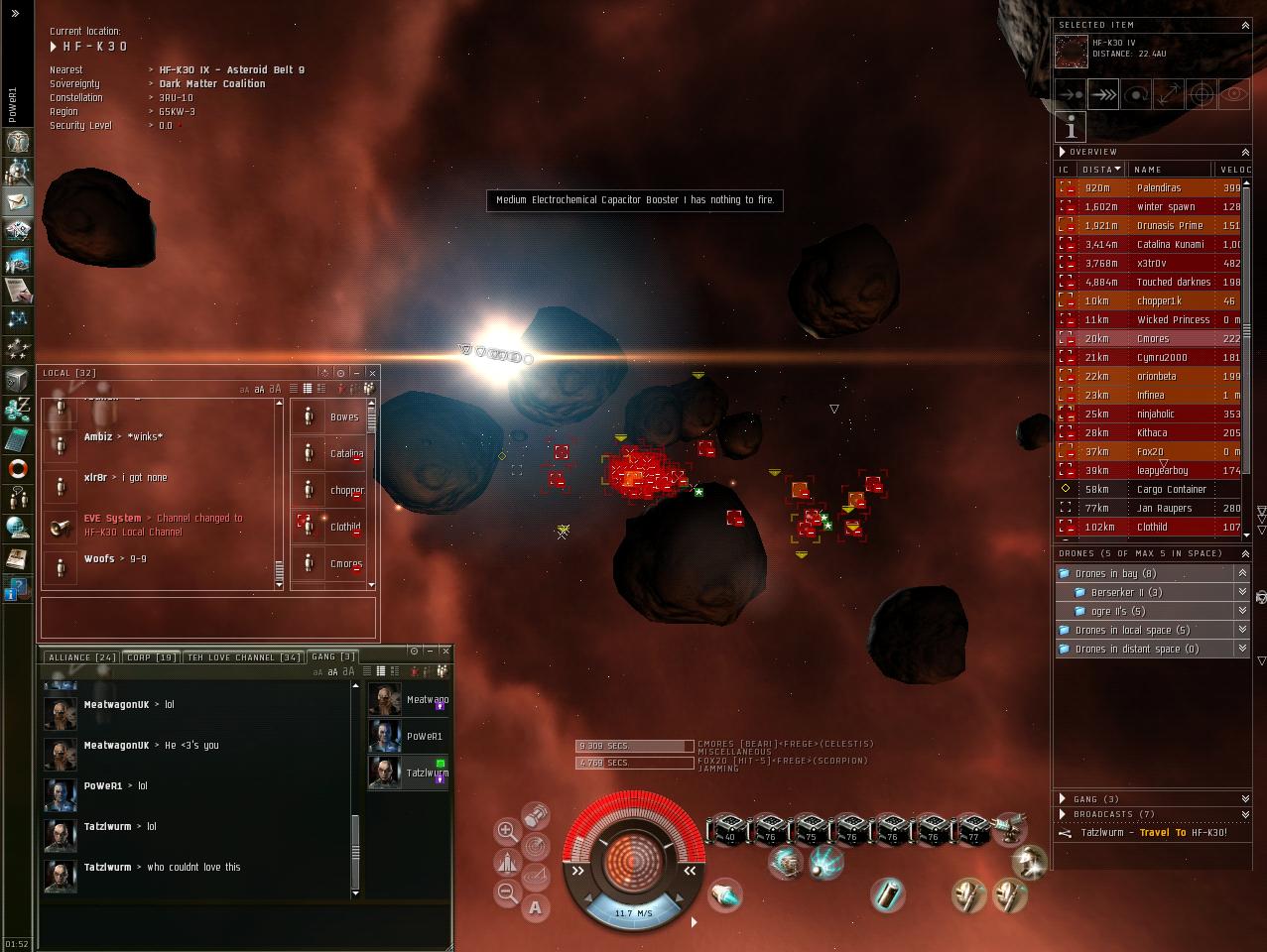
Task: Open the mail envelope icon in sidebar
Action: pyautogui.click(x=18, y=202)
